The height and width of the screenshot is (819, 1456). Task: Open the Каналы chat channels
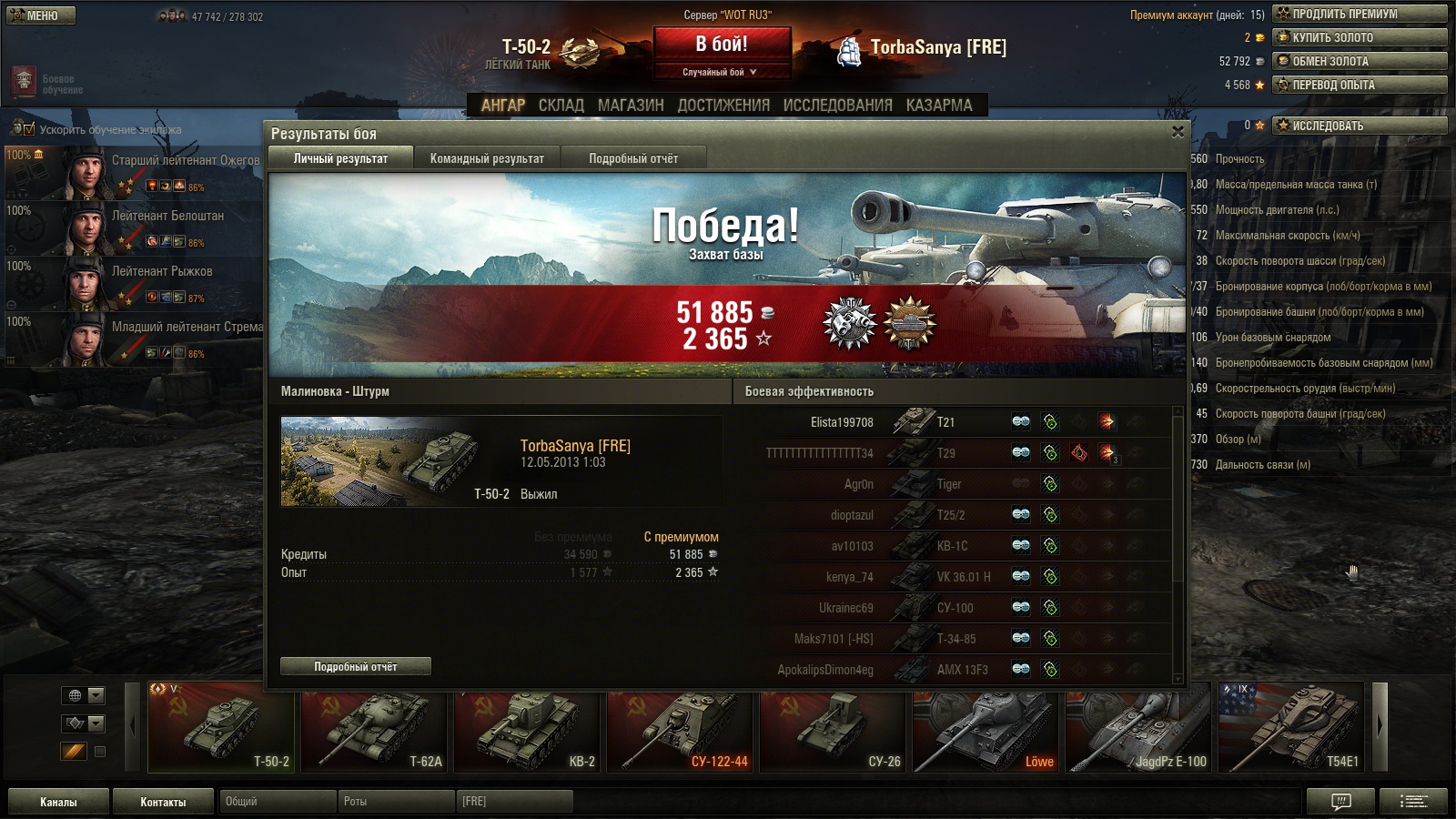click(58, 802)
